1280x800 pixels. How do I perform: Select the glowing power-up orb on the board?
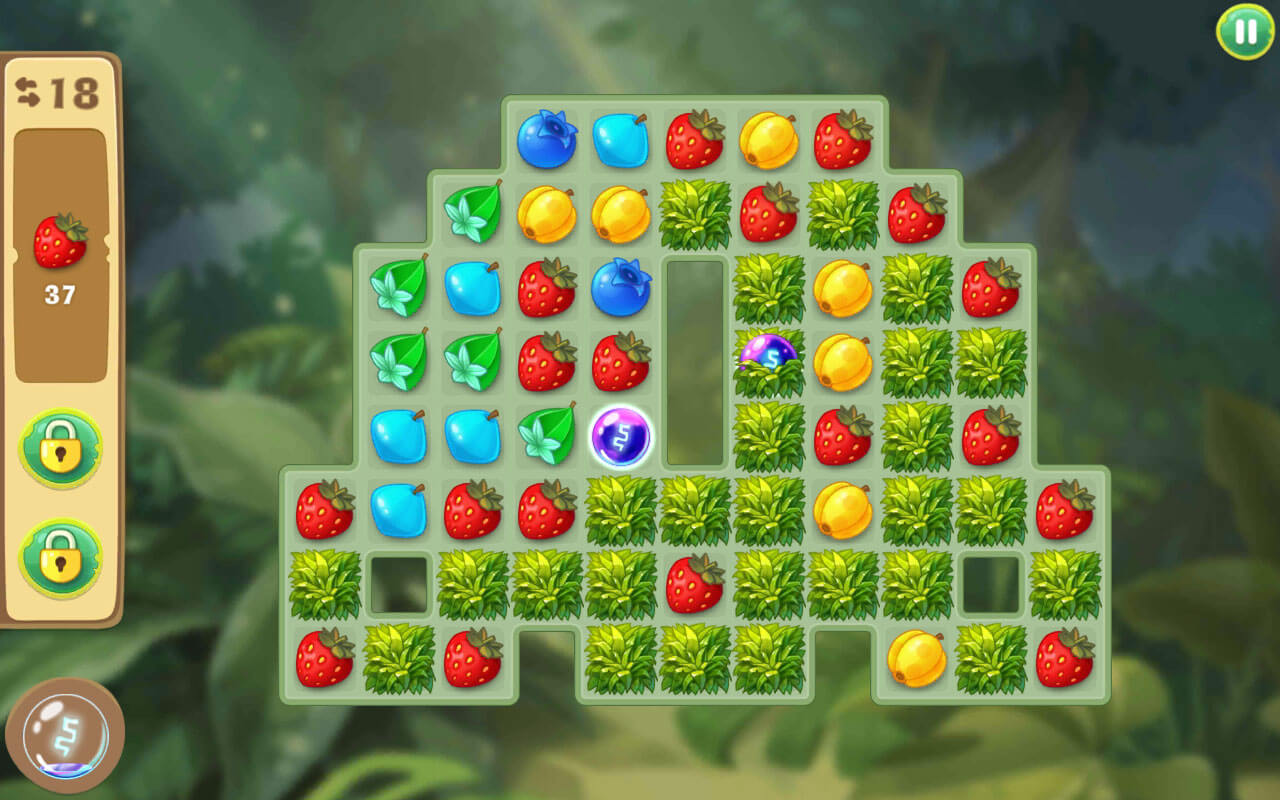pyautogui.click(x=620, y=435)
